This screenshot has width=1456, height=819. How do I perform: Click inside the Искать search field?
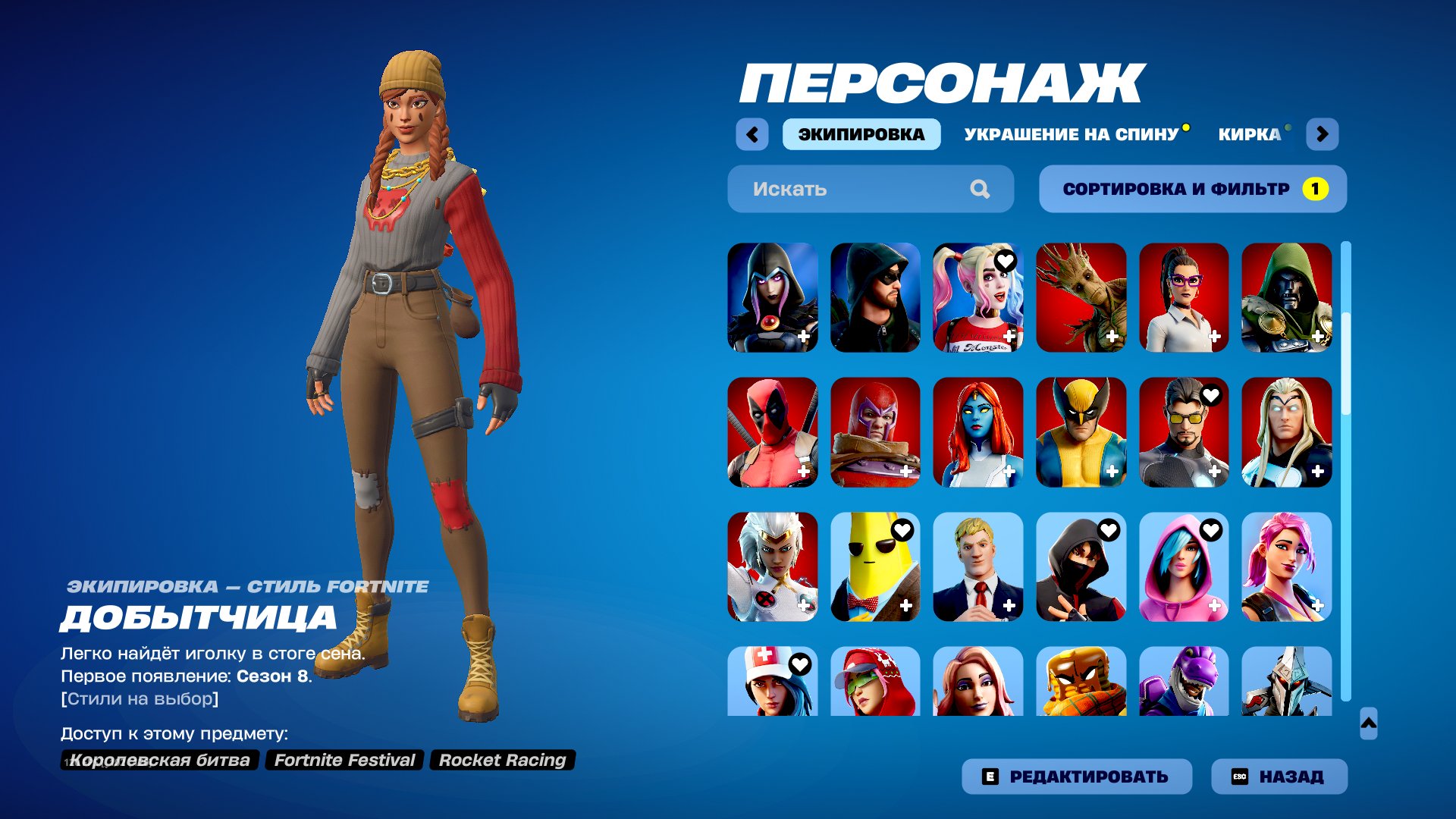(x=834, y=189)
